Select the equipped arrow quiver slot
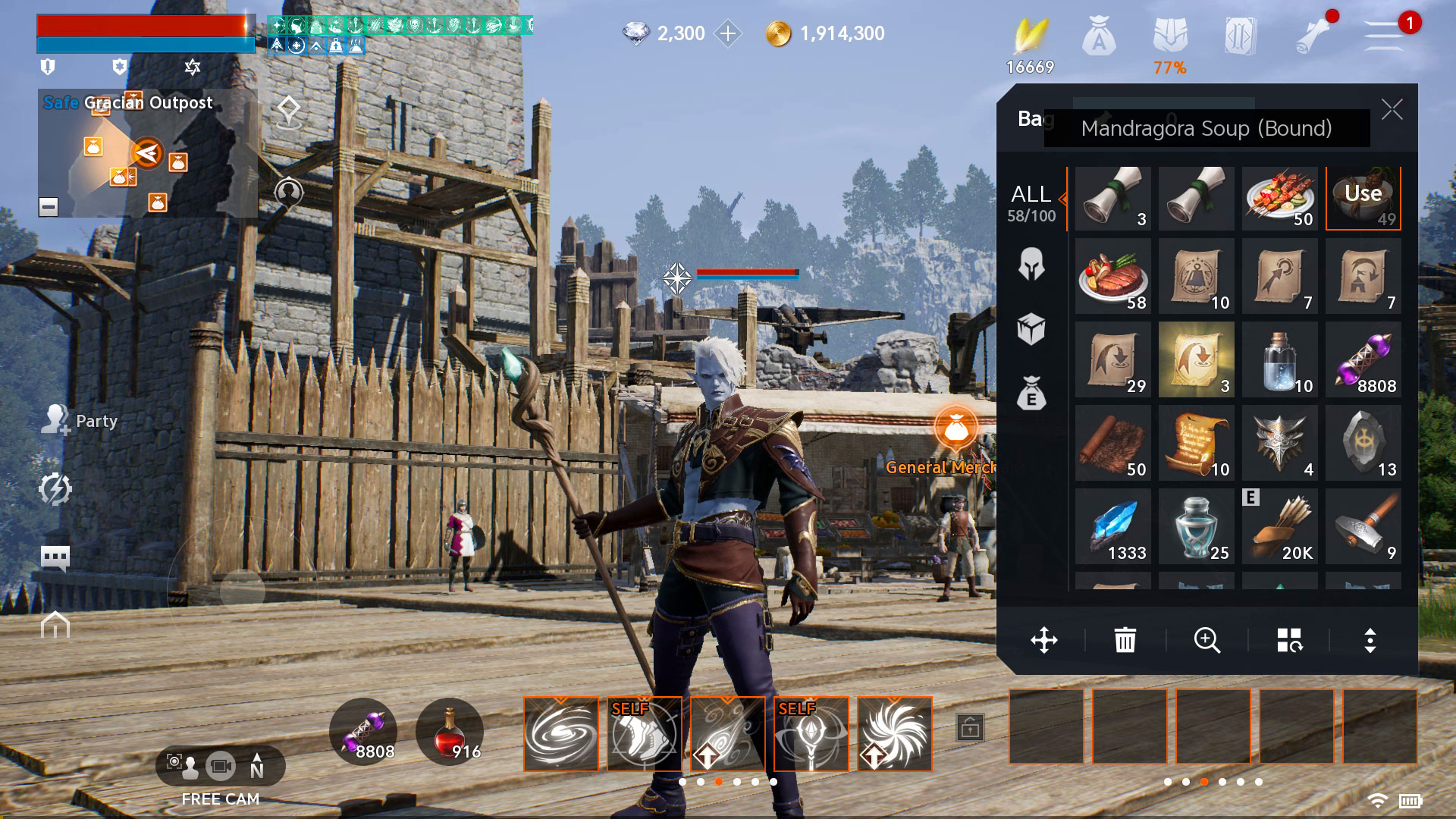The width and height of the screenshot is (1456, 819). [1279, 526]
